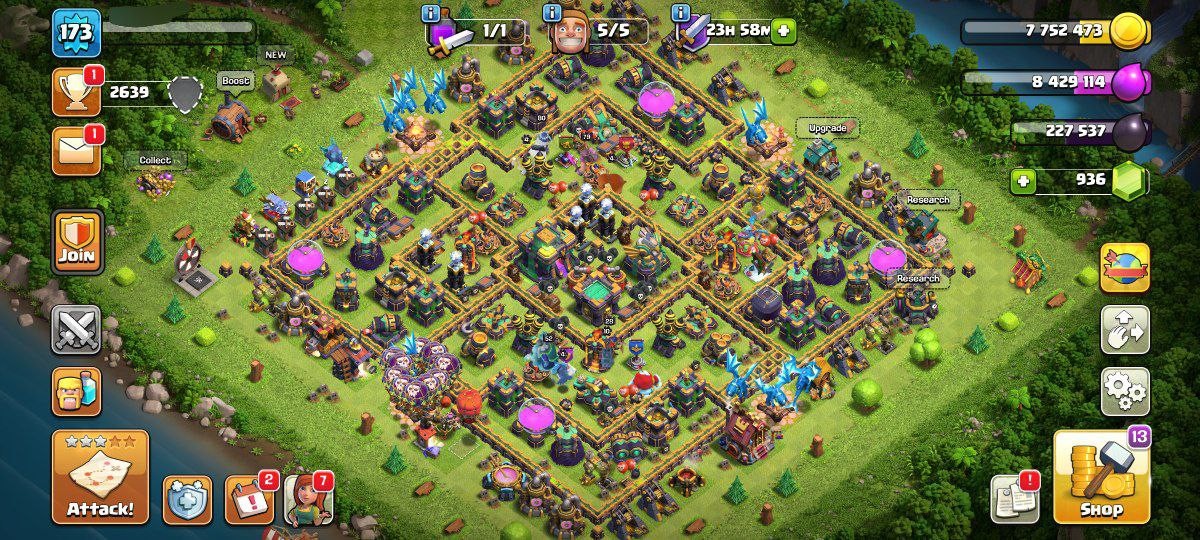Image resolution: width=1200 pixels, height=540 pixels.
Task: Click the green plus beside the gems
Action: (x=1022, y=181)
